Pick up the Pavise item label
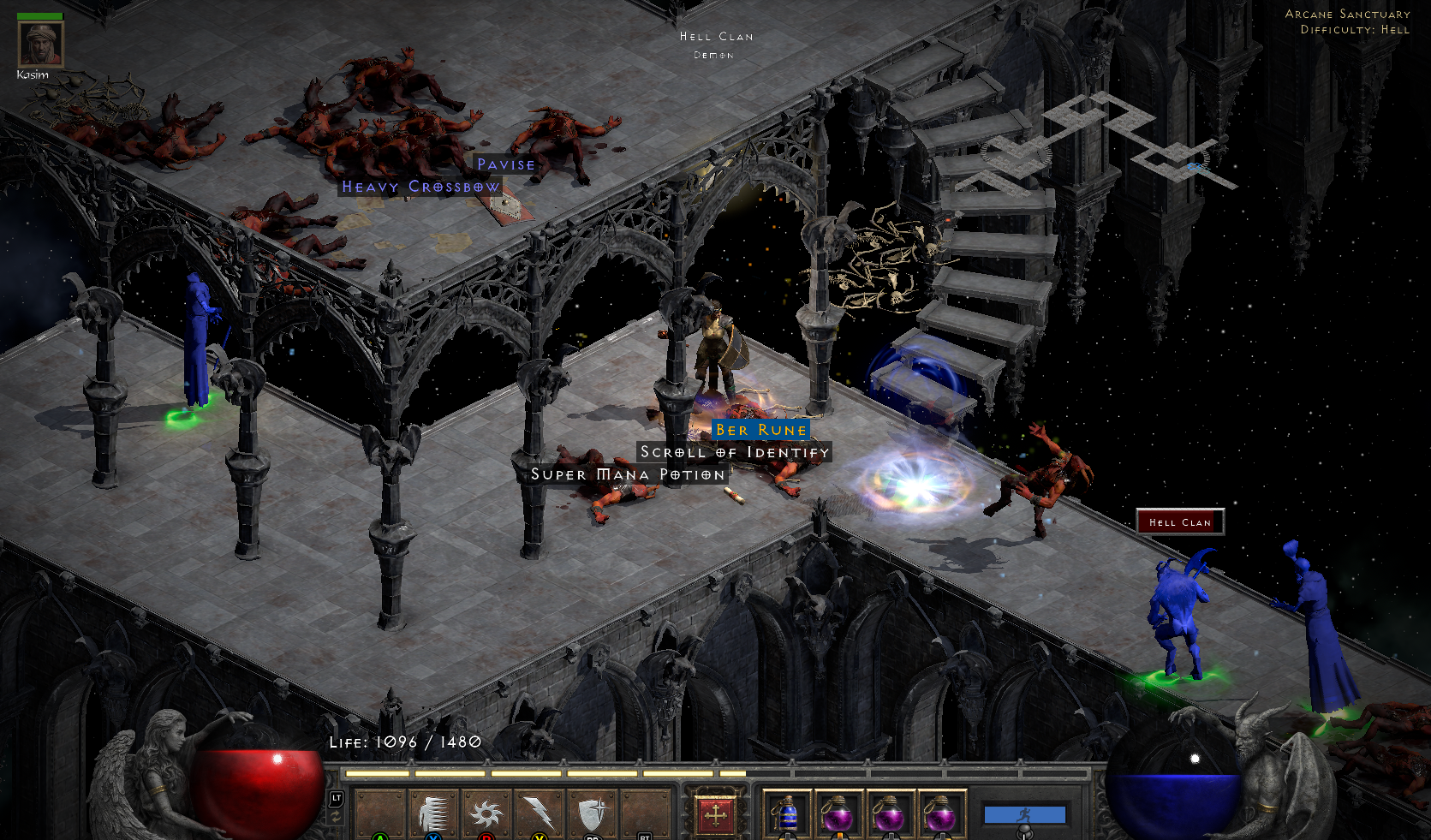The image size is (1431, 840). (506, 164)
